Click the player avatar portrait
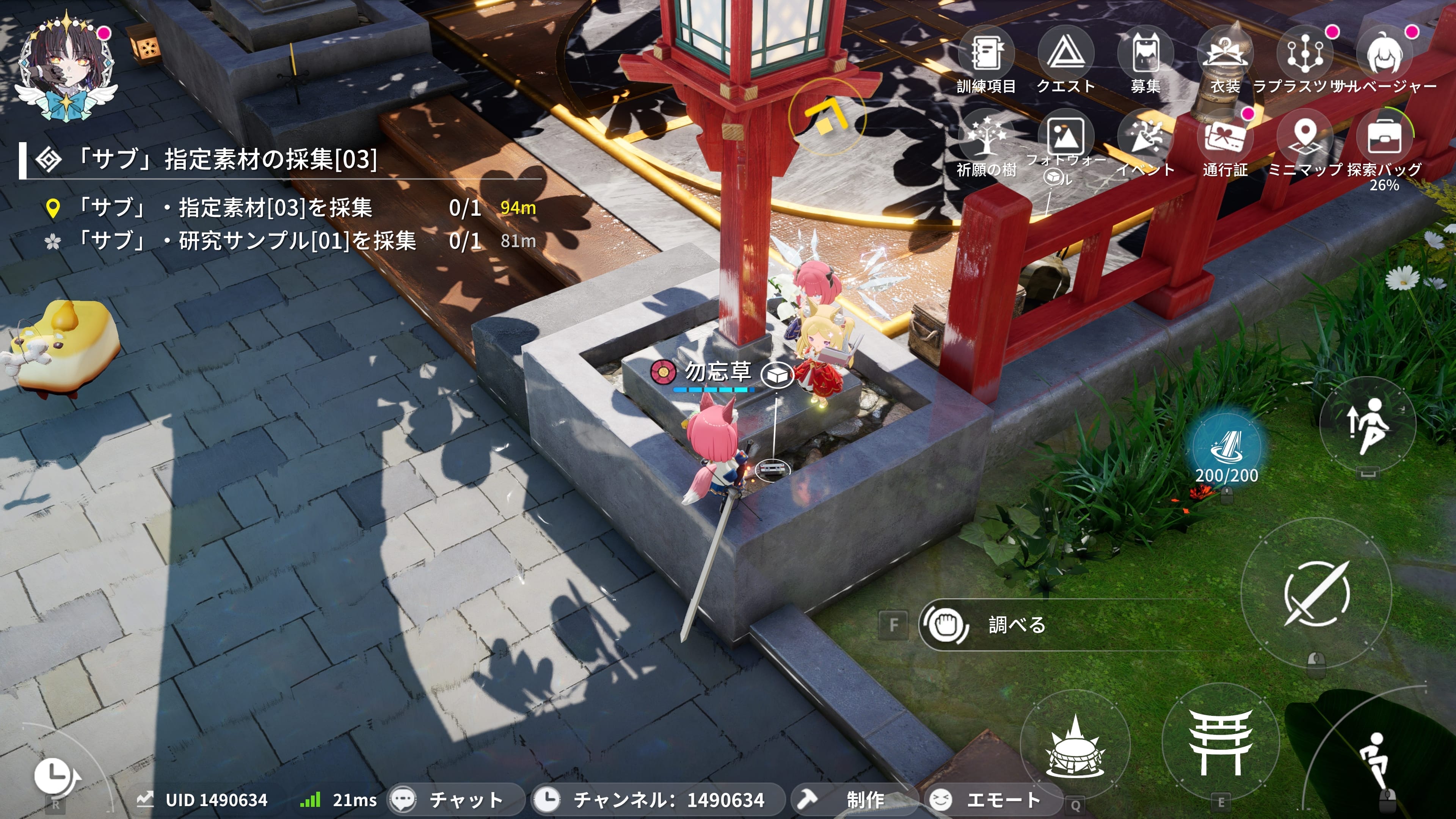Image resolution: width=1456 pixels, height=819 pixels. (x=67, y=68)
